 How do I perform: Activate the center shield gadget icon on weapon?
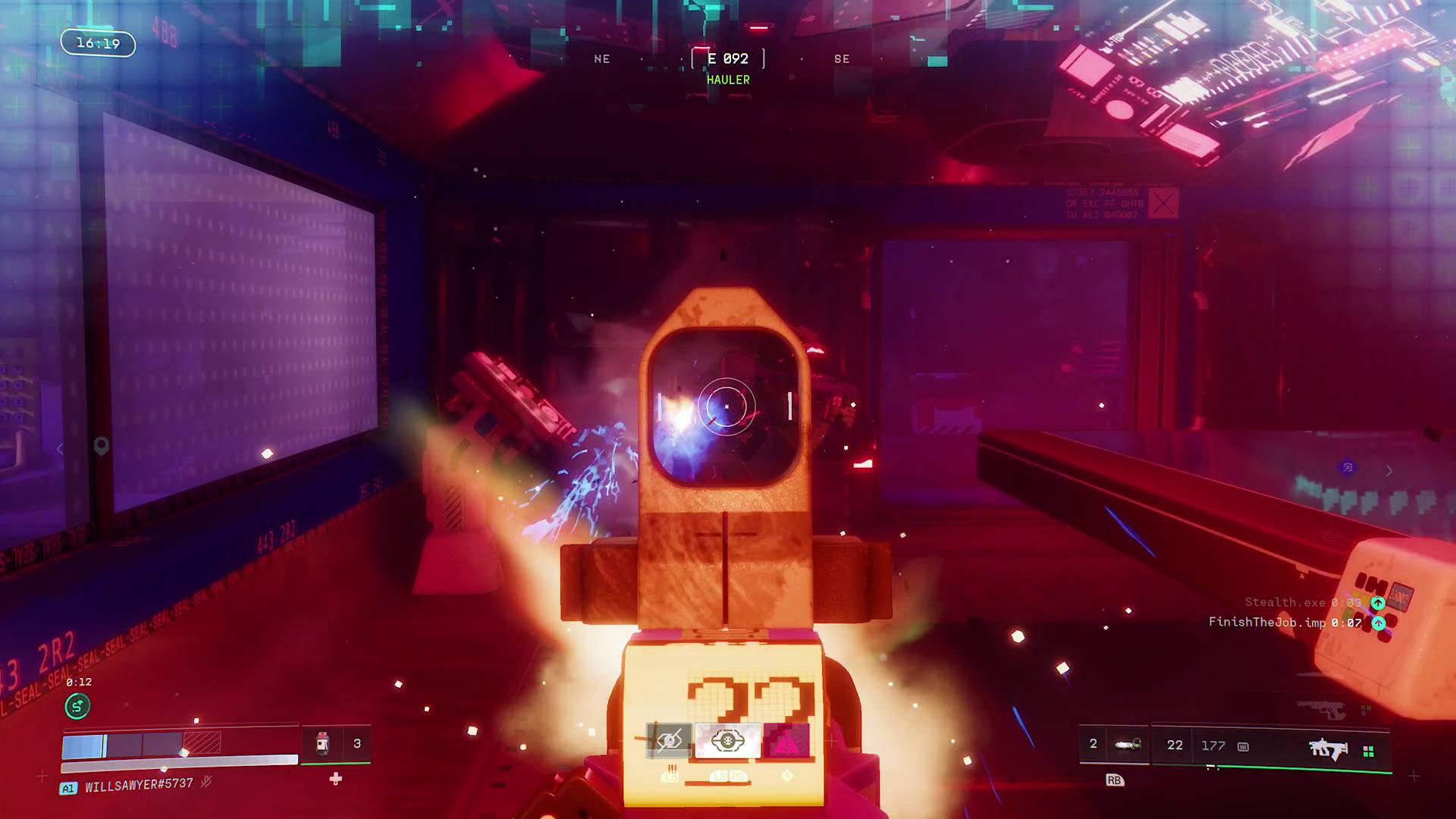click(x=727, y=741)
